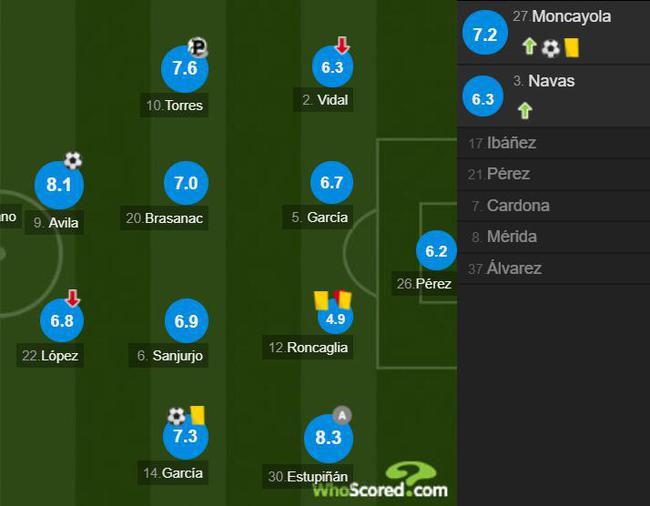The image size is (650, 506).
Task: Open Mérida's bench entry
Action: point(511,237)
